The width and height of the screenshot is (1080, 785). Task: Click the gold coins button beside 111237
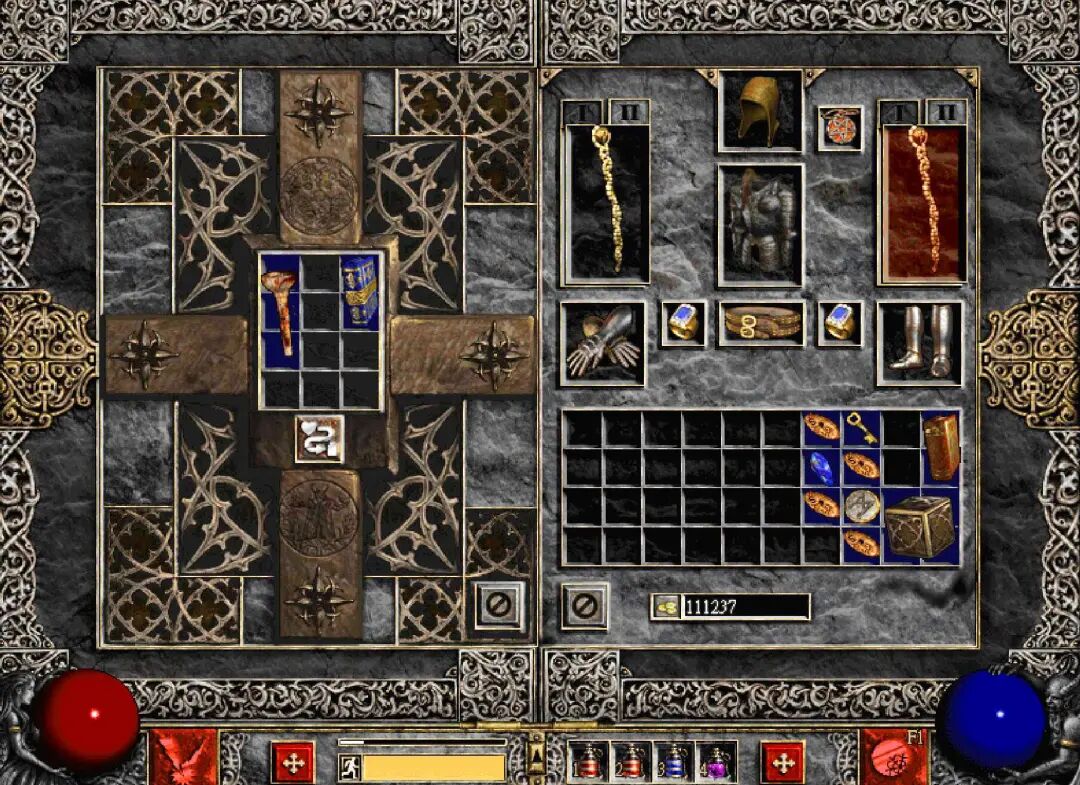664,606
